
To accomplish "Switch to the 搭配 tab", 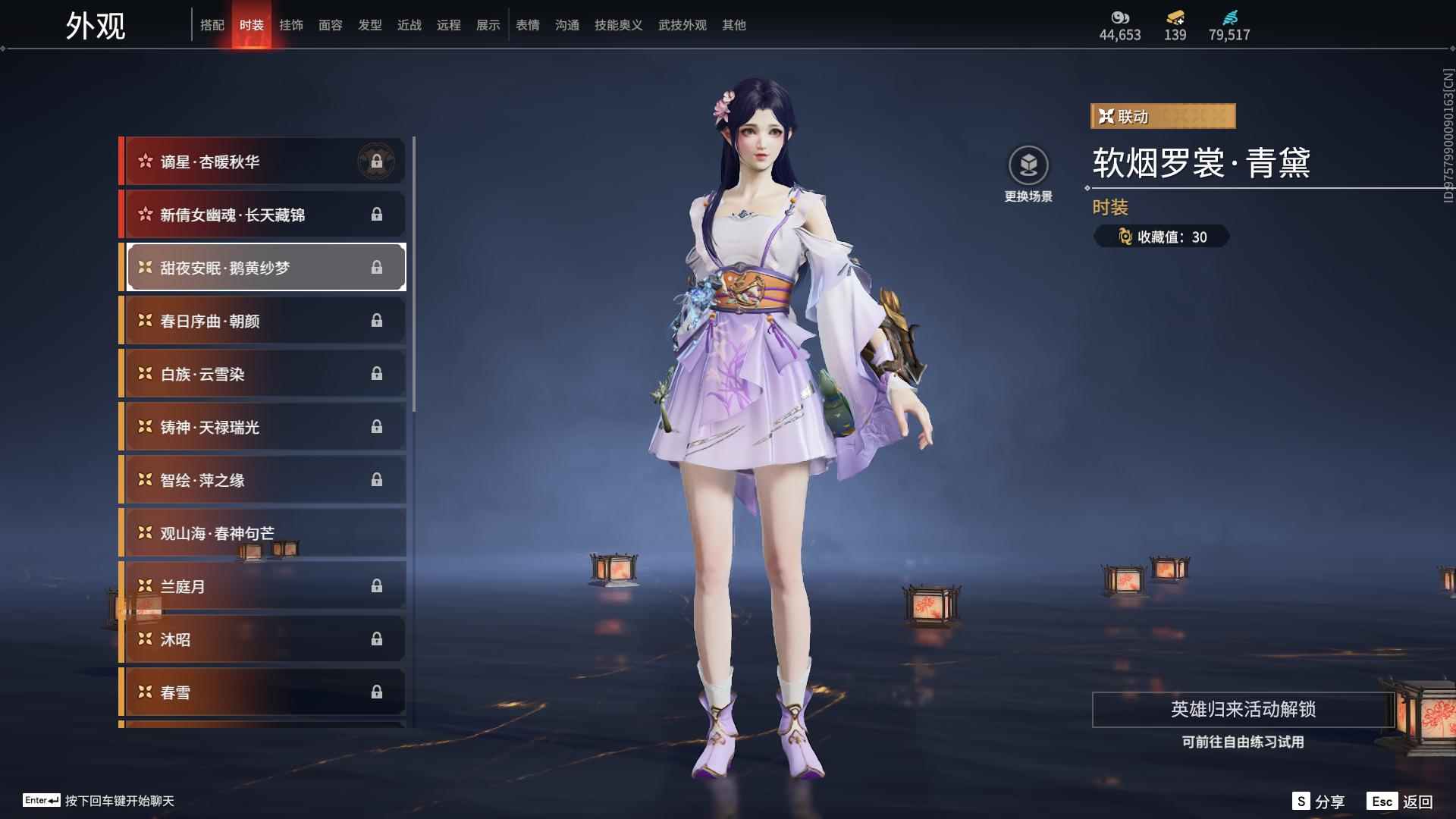I will (x=212, y=25).
